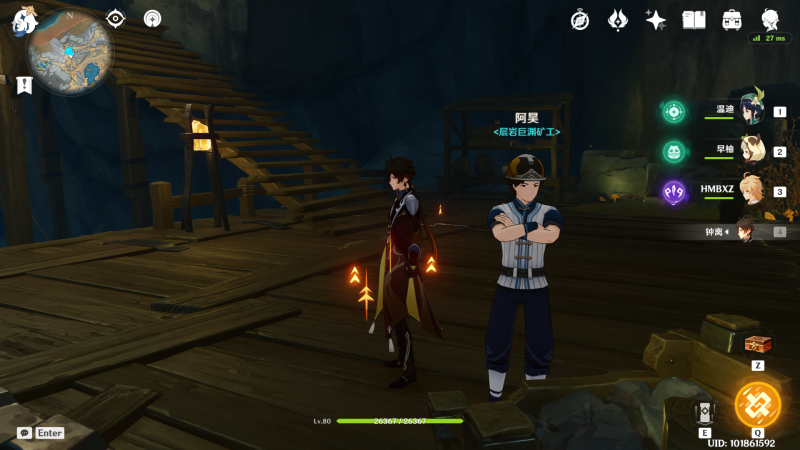
Task: Open the backpack inventory
Action: click(x=732, y=19)
